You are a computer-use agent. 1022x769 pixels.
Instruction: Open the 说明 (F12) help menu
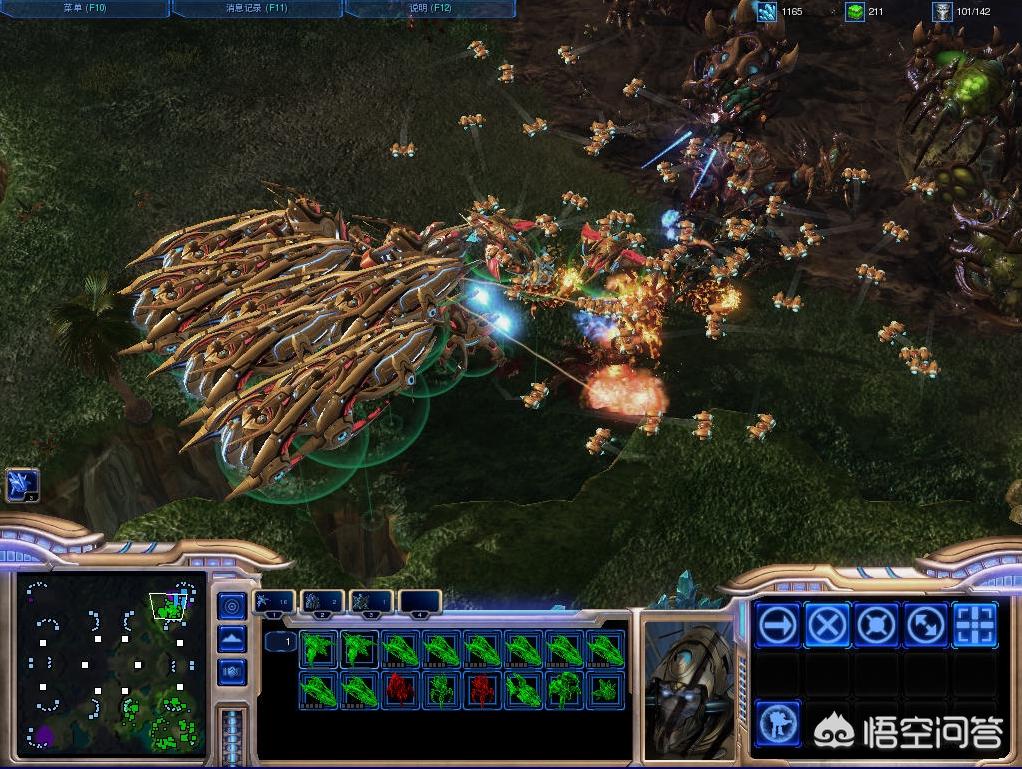pyautogui.click(x=430, y=8)
